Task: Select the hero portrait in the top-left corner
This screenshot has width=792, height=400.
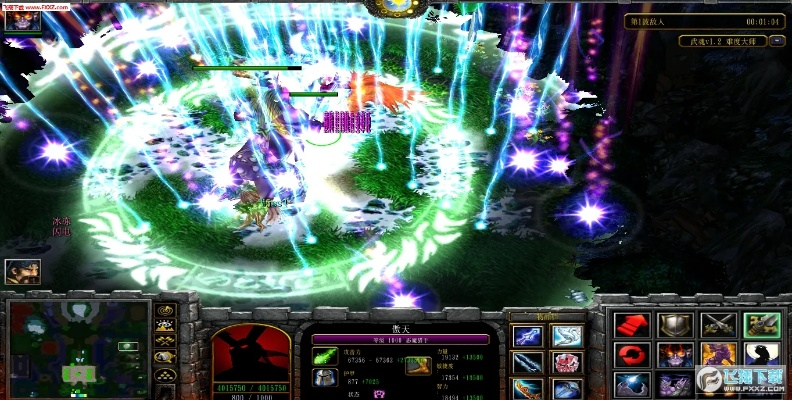Action: [23, 22]
